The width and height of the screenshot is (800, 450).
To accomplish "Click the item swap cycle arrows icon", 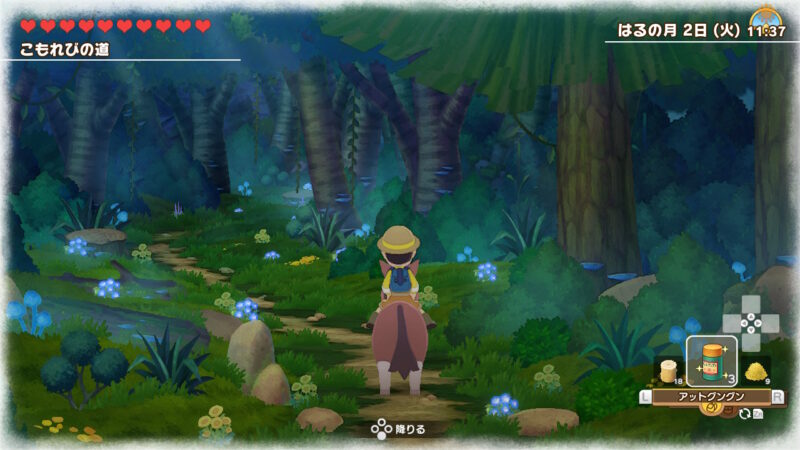I will (x=744, y=412).
